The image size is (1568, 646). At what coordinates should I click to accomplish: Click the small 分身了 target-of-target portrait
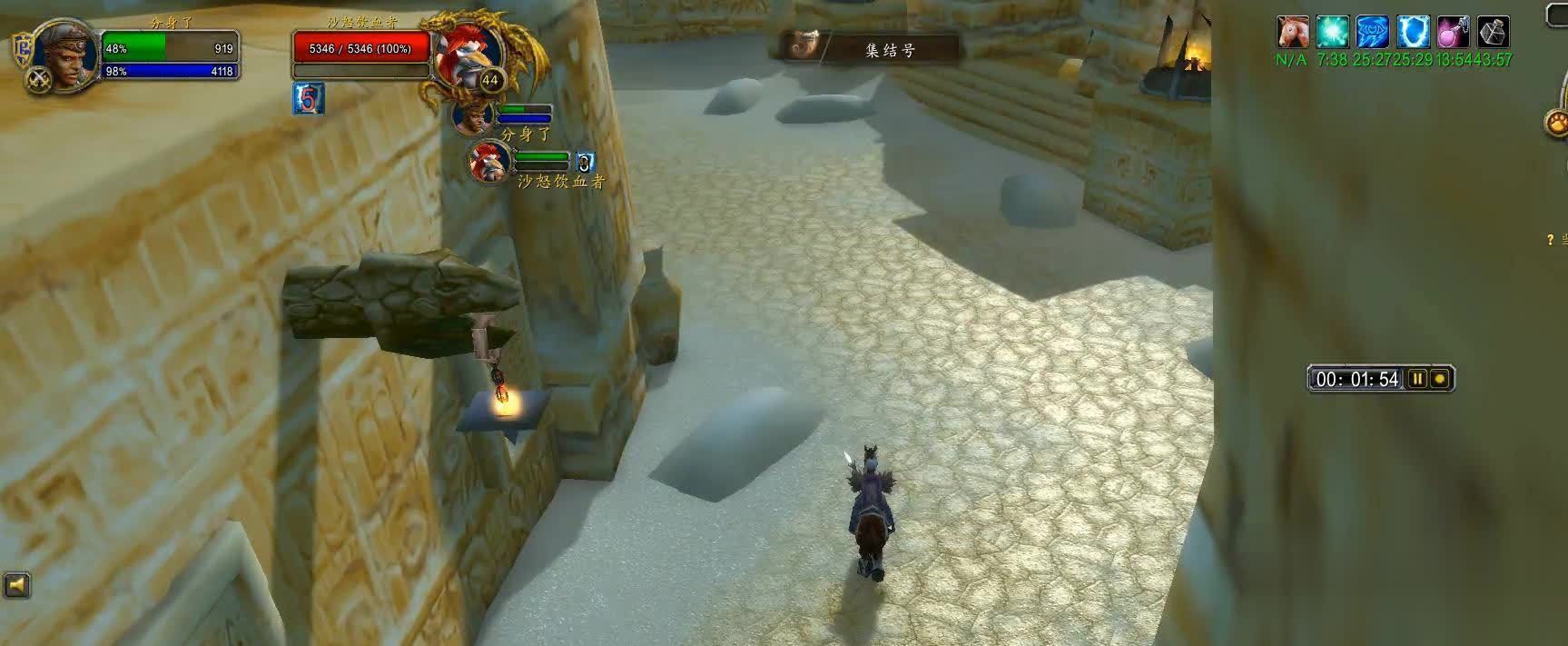pyautogui.click(x=472, y=115)
